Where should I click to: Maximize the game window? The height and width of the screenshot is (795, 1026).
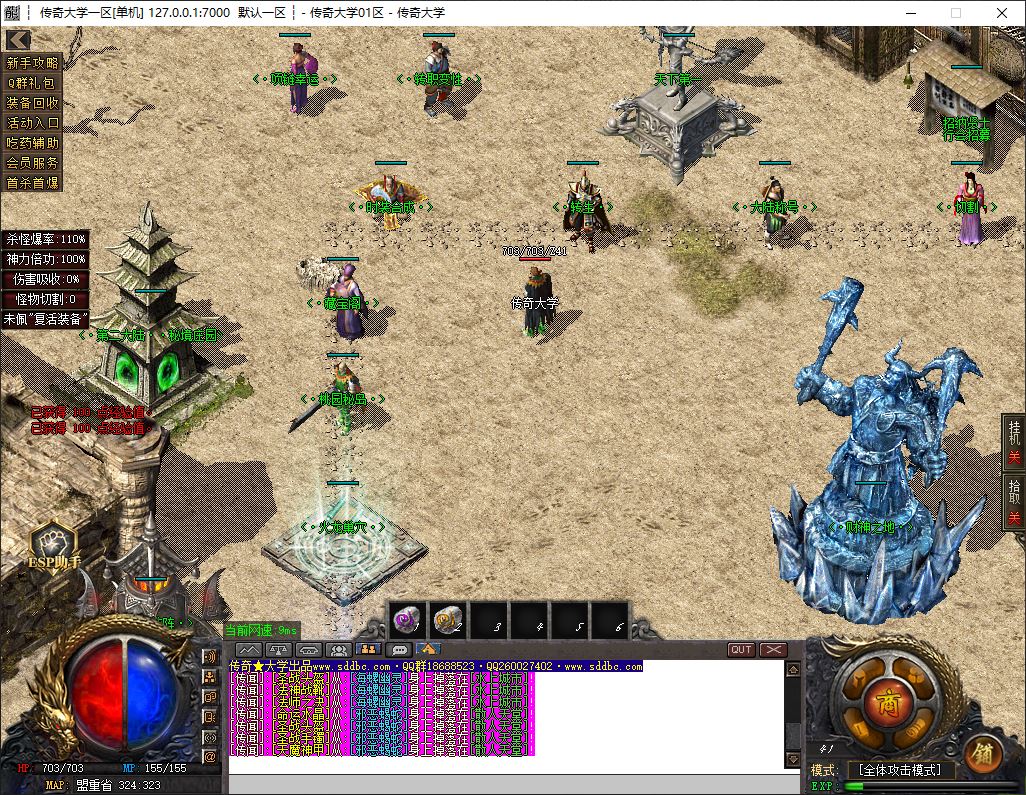click(x=955, y=13)
